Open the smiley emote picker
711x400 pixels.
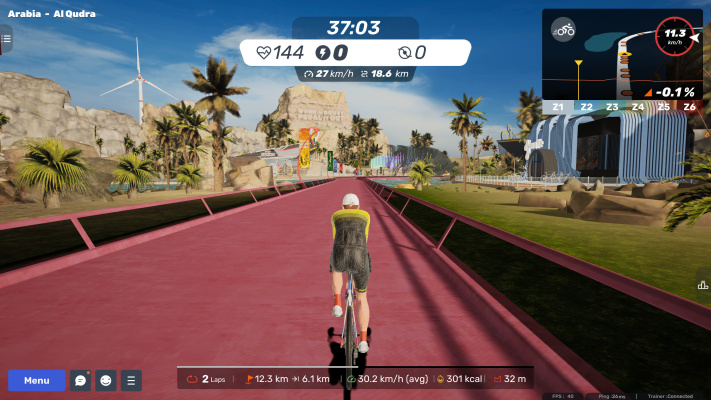[106, 380]
